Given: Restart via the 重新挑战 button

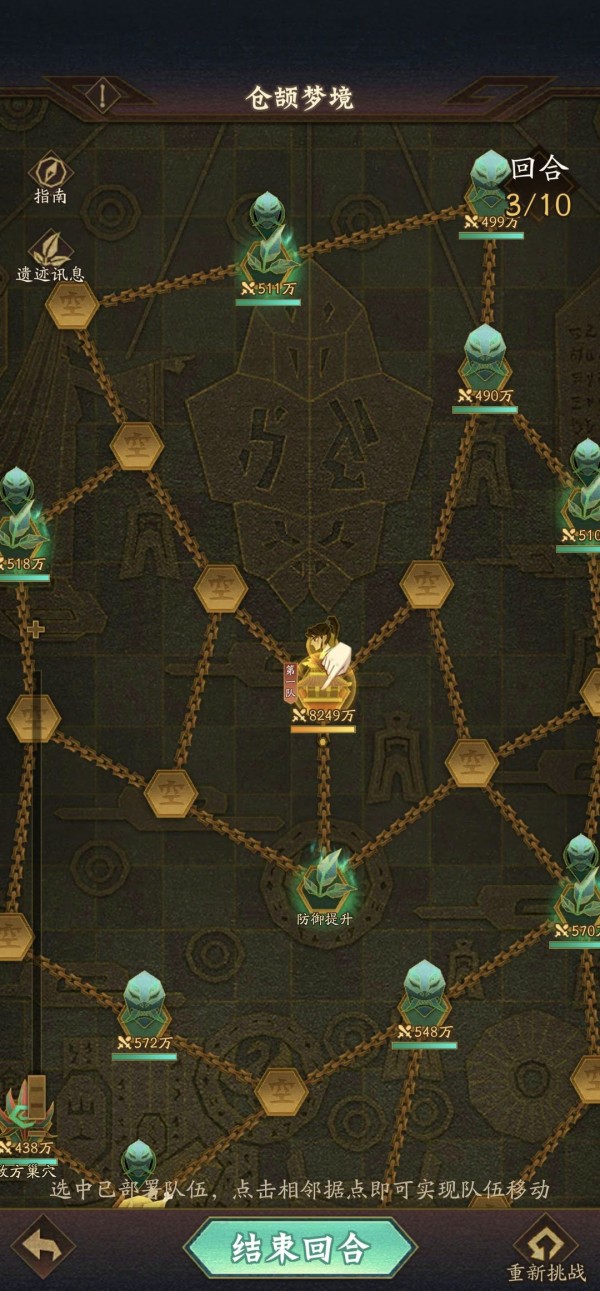Looking at the screenshot, I should point(545,1250).
